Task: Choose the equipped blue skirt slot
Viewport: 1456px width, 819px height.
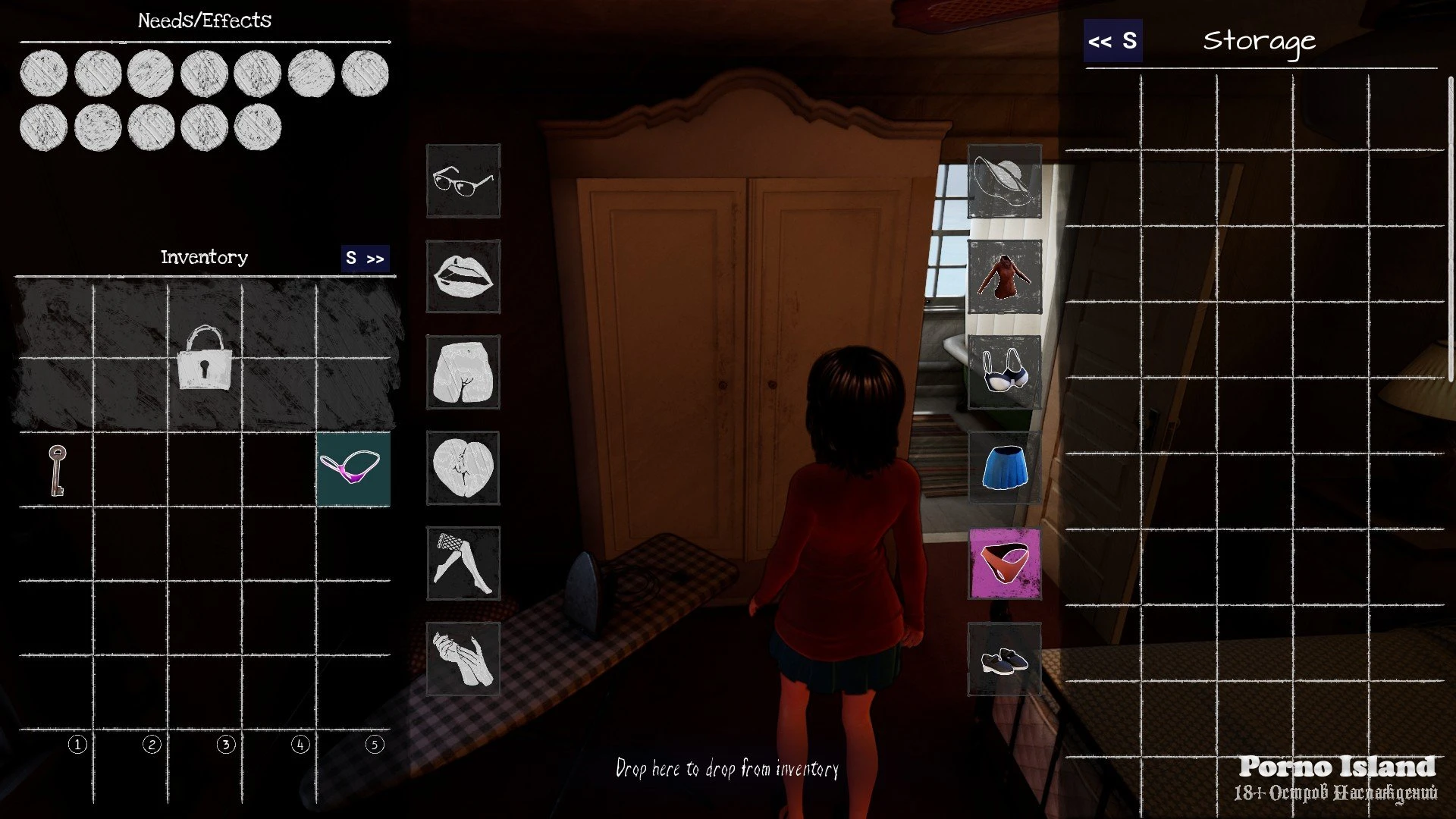Action: click(x=1004, y=468)
